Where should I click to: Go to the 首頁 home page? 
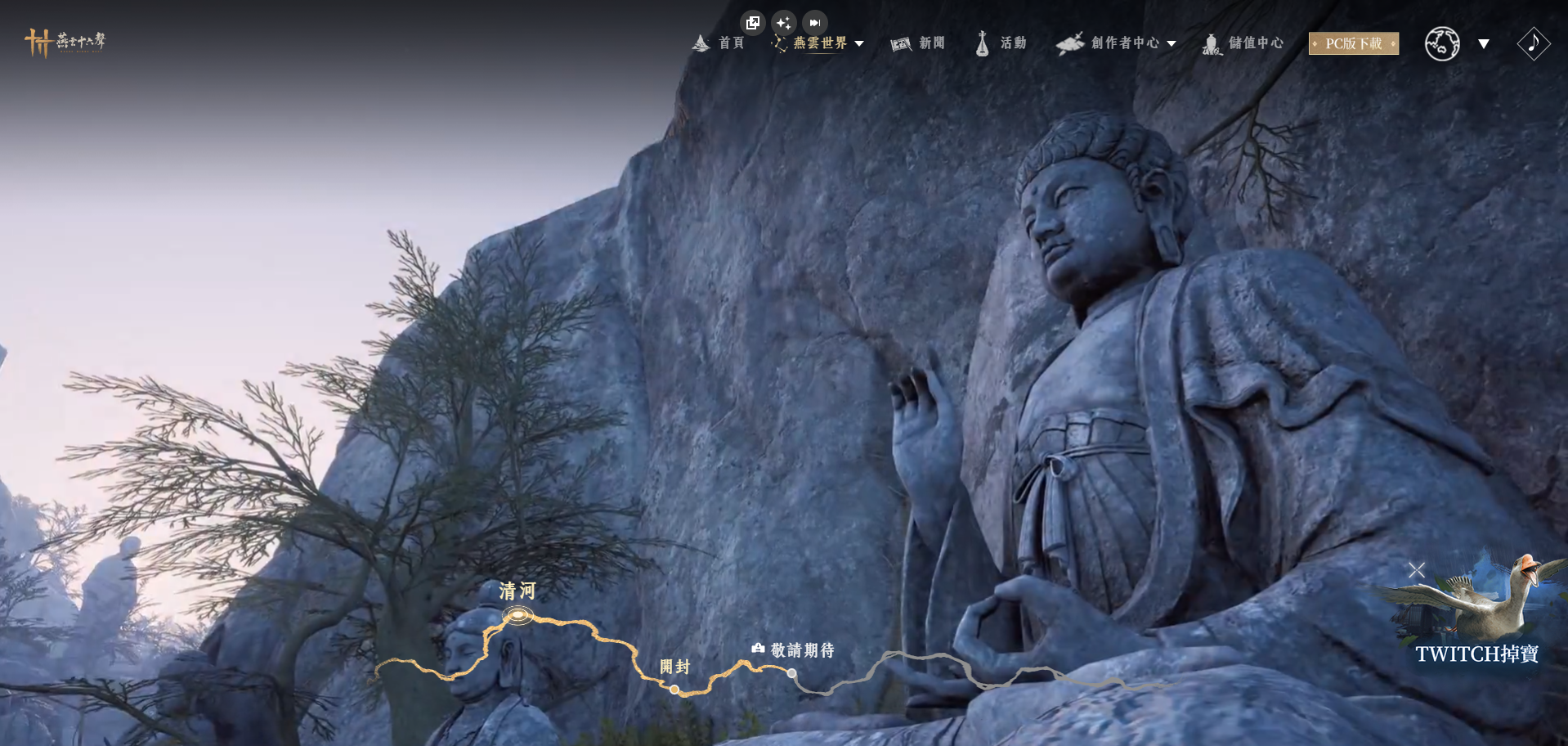click(719, 43)
